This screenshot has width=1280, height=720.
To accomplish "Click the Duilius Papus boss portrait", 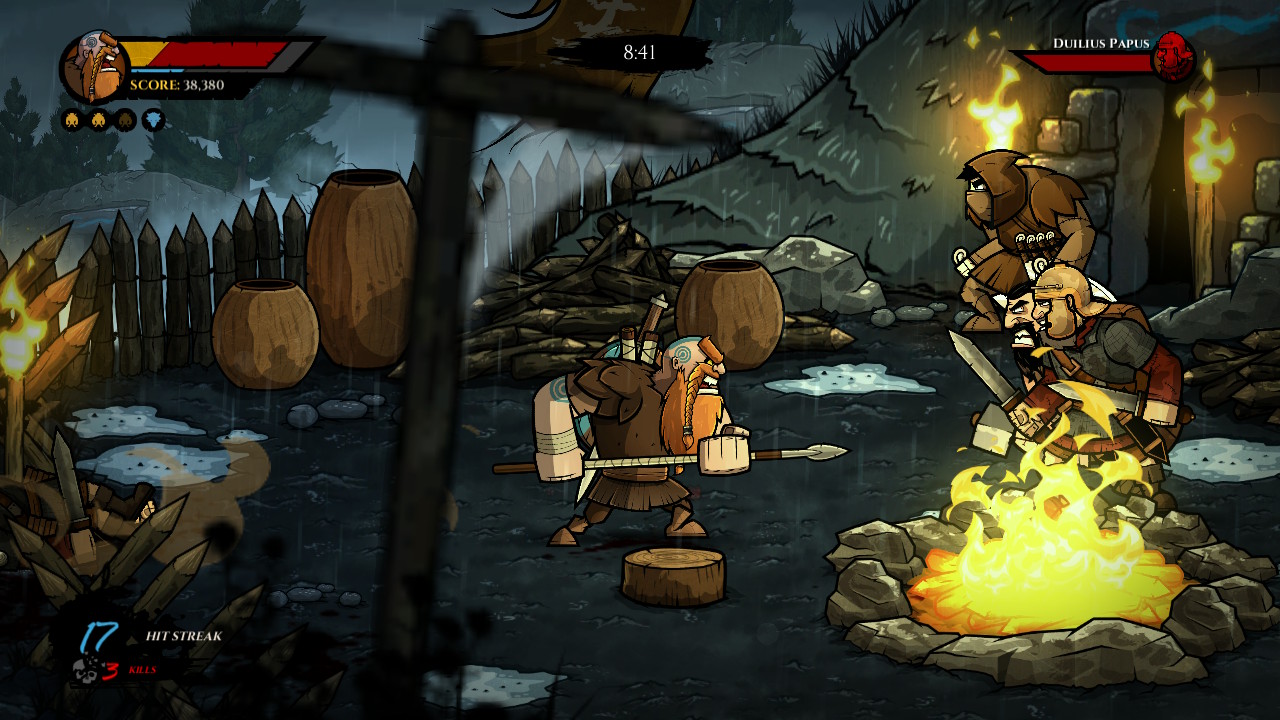I will (x=1173, y=57).
